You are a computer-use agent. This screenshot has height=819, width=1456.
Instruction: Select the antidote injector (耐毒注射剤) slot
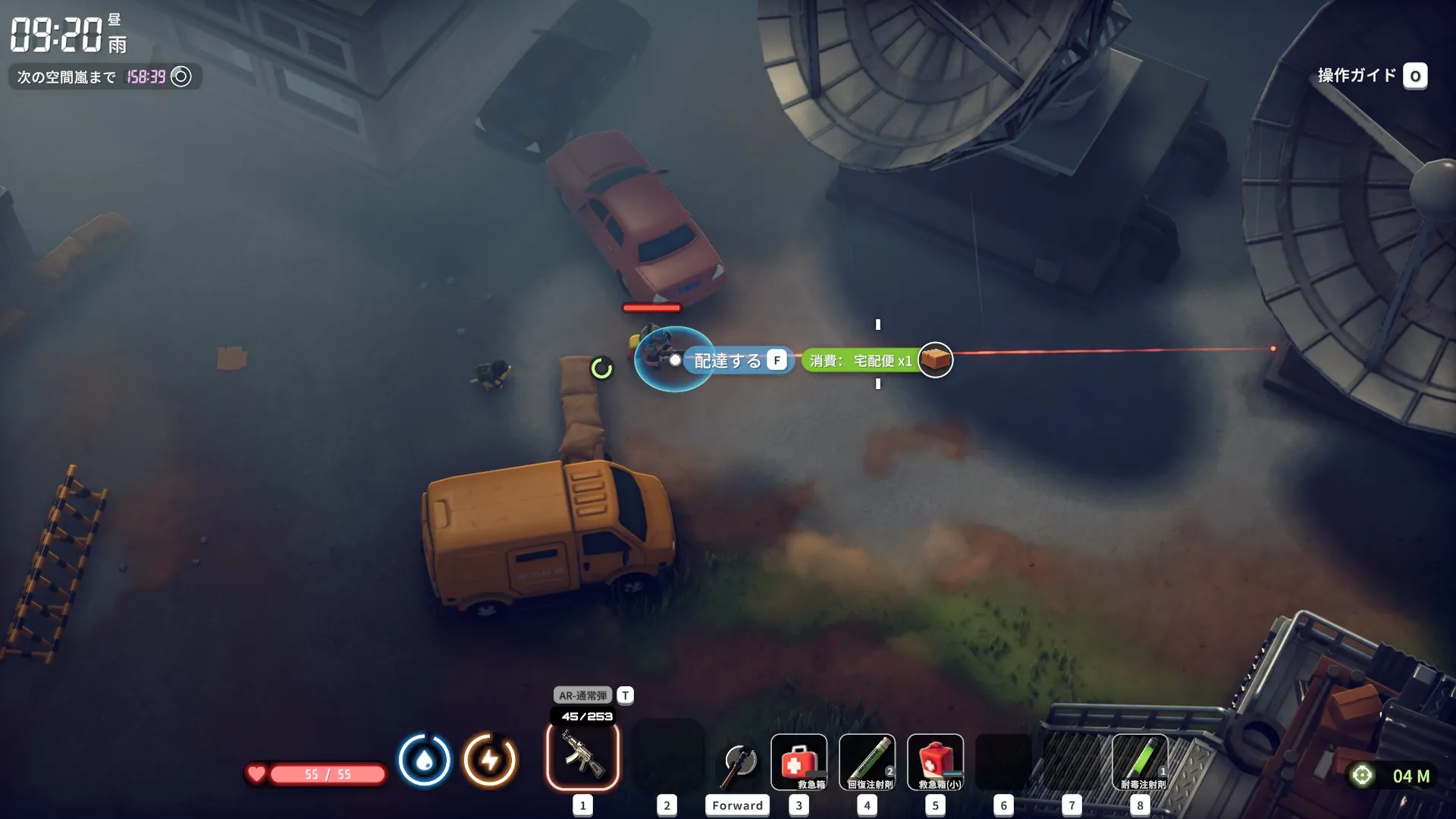[x=1140, y=762]
